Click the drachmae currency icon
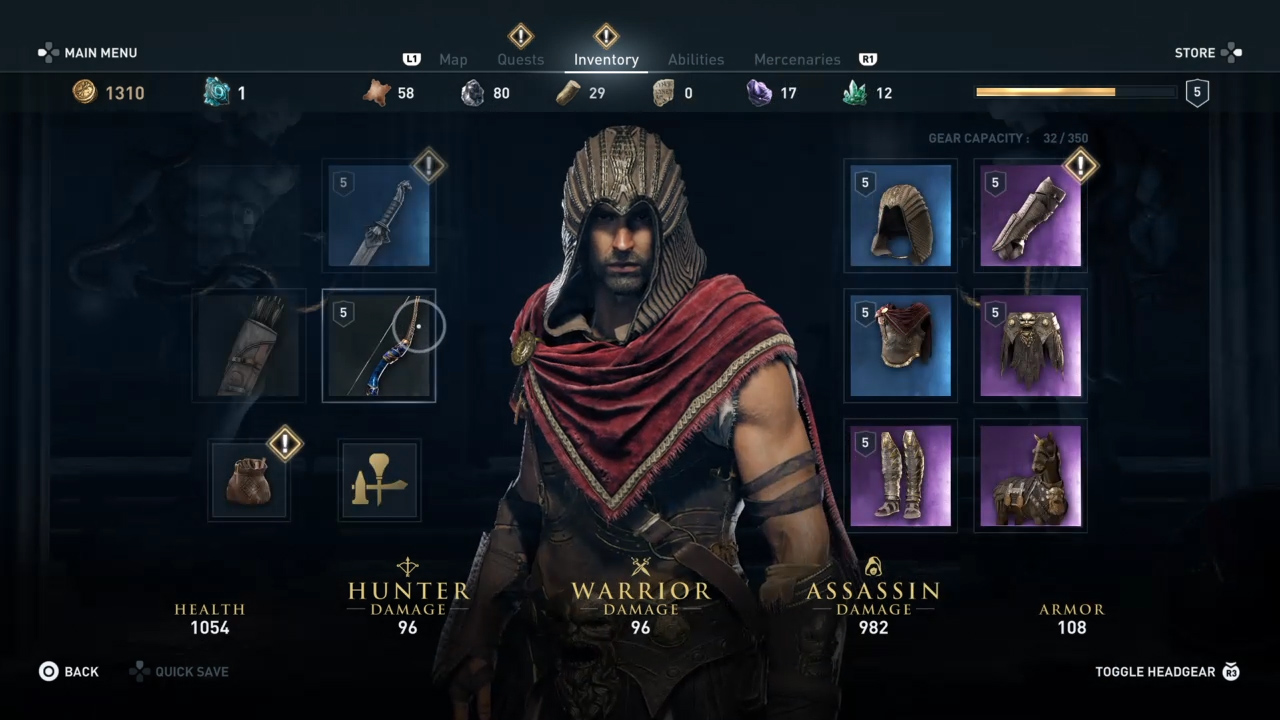1280x720 pixels. click(x=84, y=92)
